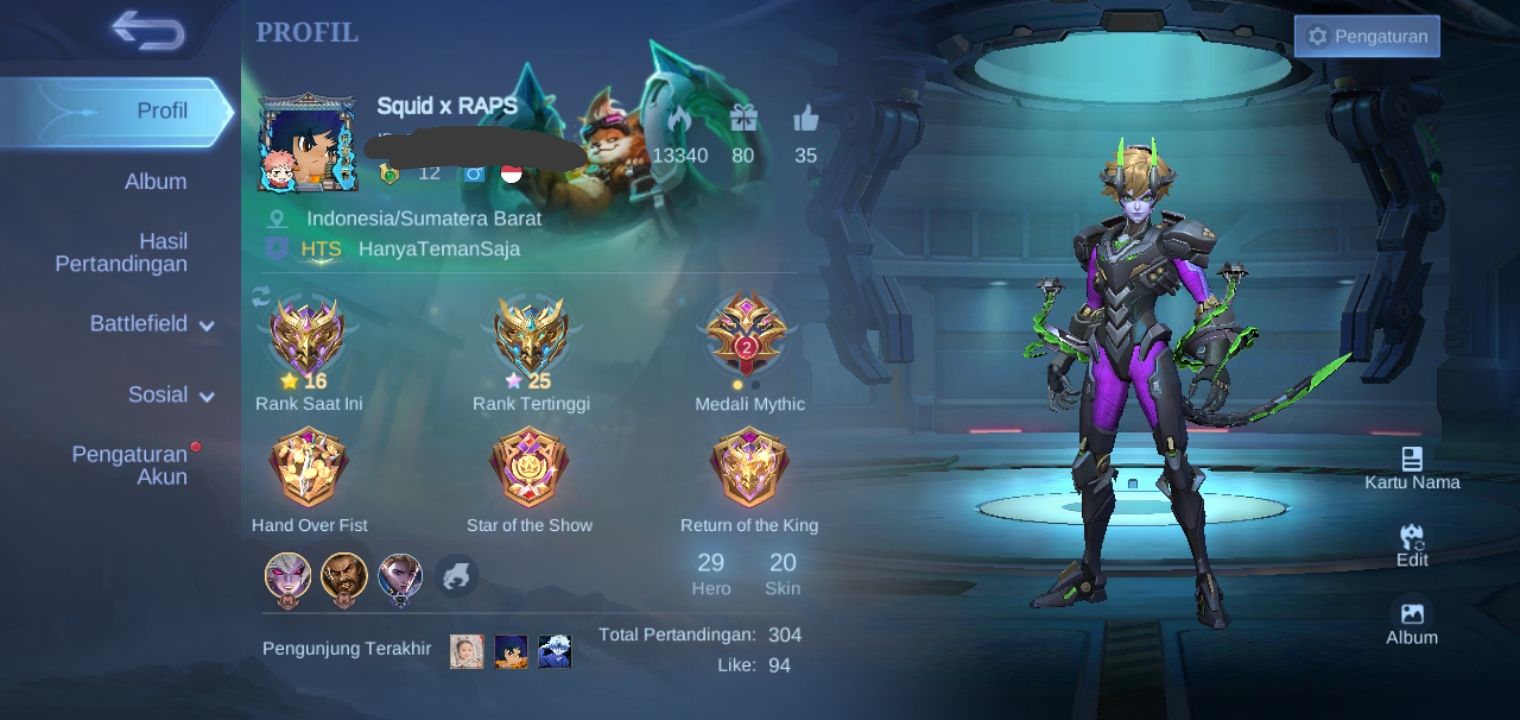Click the Edit button beside the hero
Viewport: 1520px width, 720px height.
(1412, 545)
